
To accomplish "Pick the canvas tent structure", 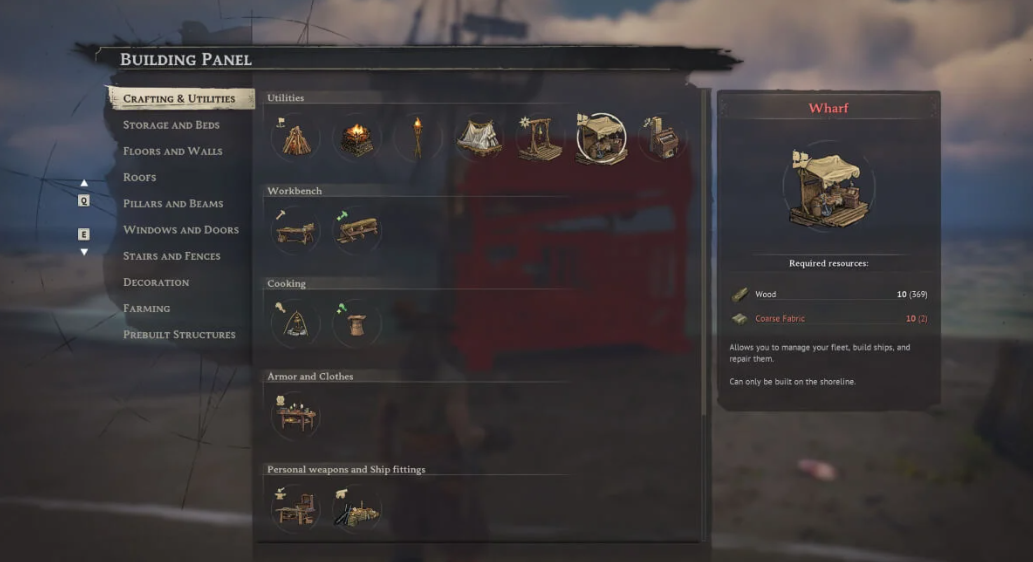I will (479, 139).
